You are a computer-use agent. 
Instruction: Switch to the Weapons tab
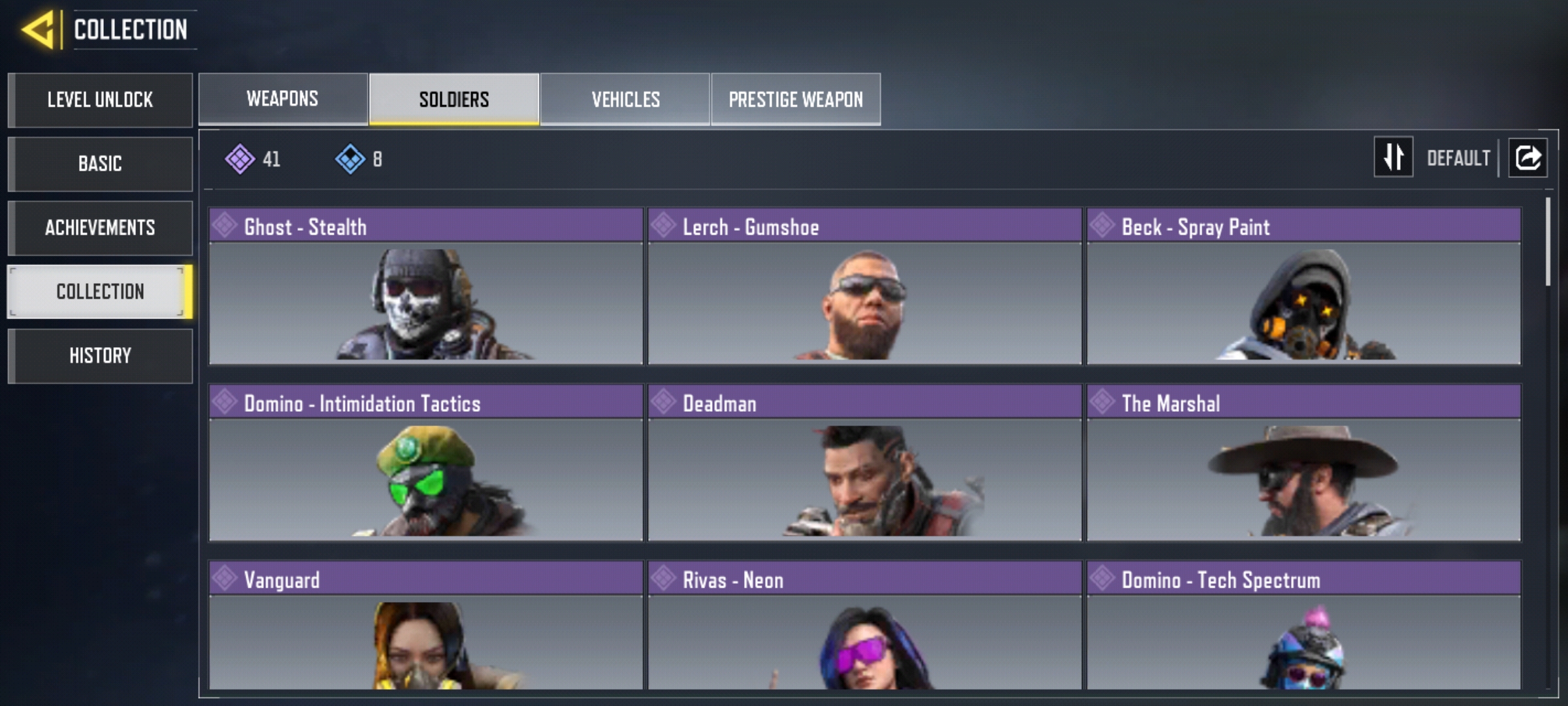283,99
